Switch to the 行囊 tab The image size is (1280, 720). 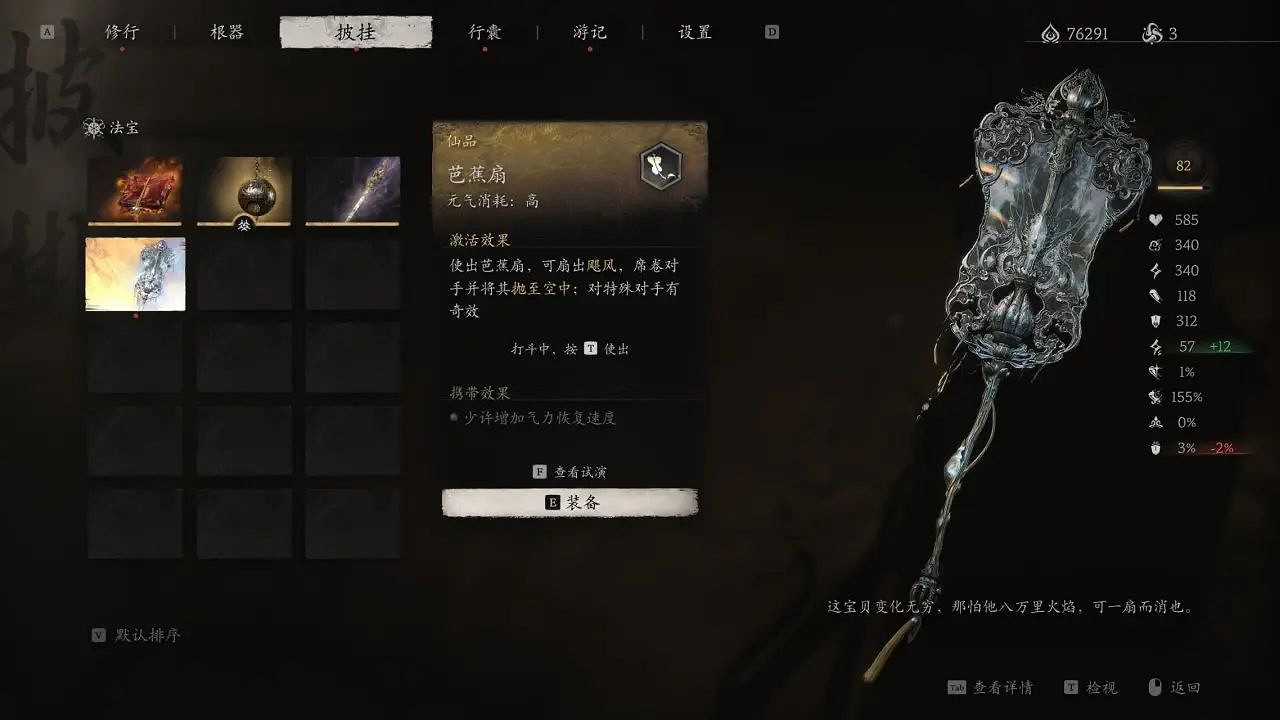pyautogui.click(x=485, y=31)
